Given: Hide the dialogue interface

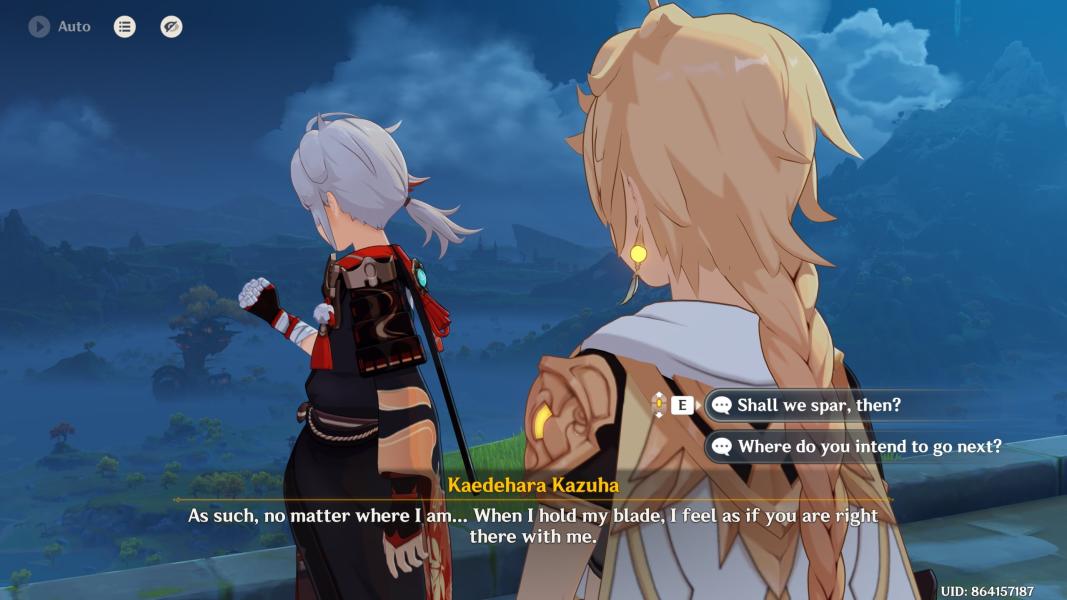Looking at the screenshot, I should pos(171,27).
